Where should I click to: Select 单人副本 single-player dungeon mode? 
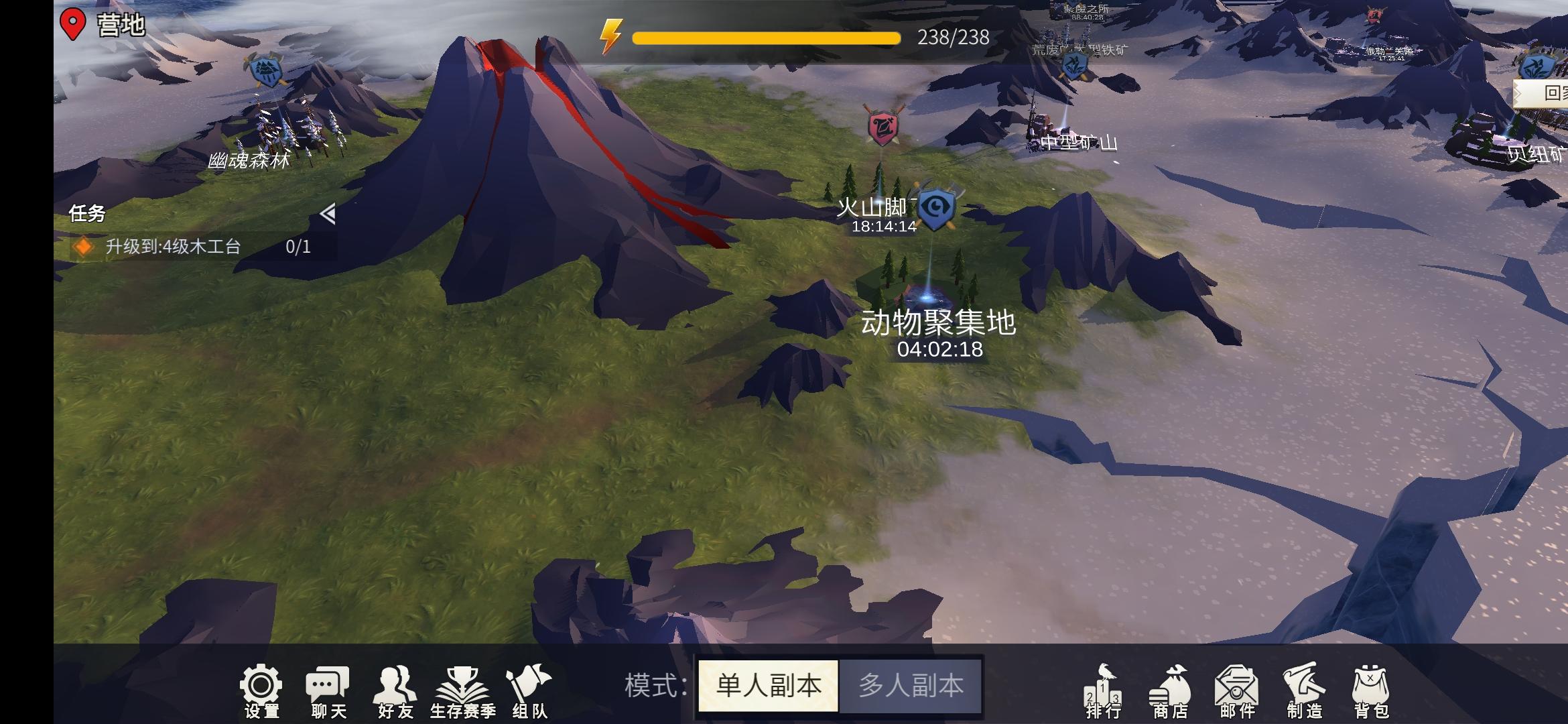(x=768, y=684)
